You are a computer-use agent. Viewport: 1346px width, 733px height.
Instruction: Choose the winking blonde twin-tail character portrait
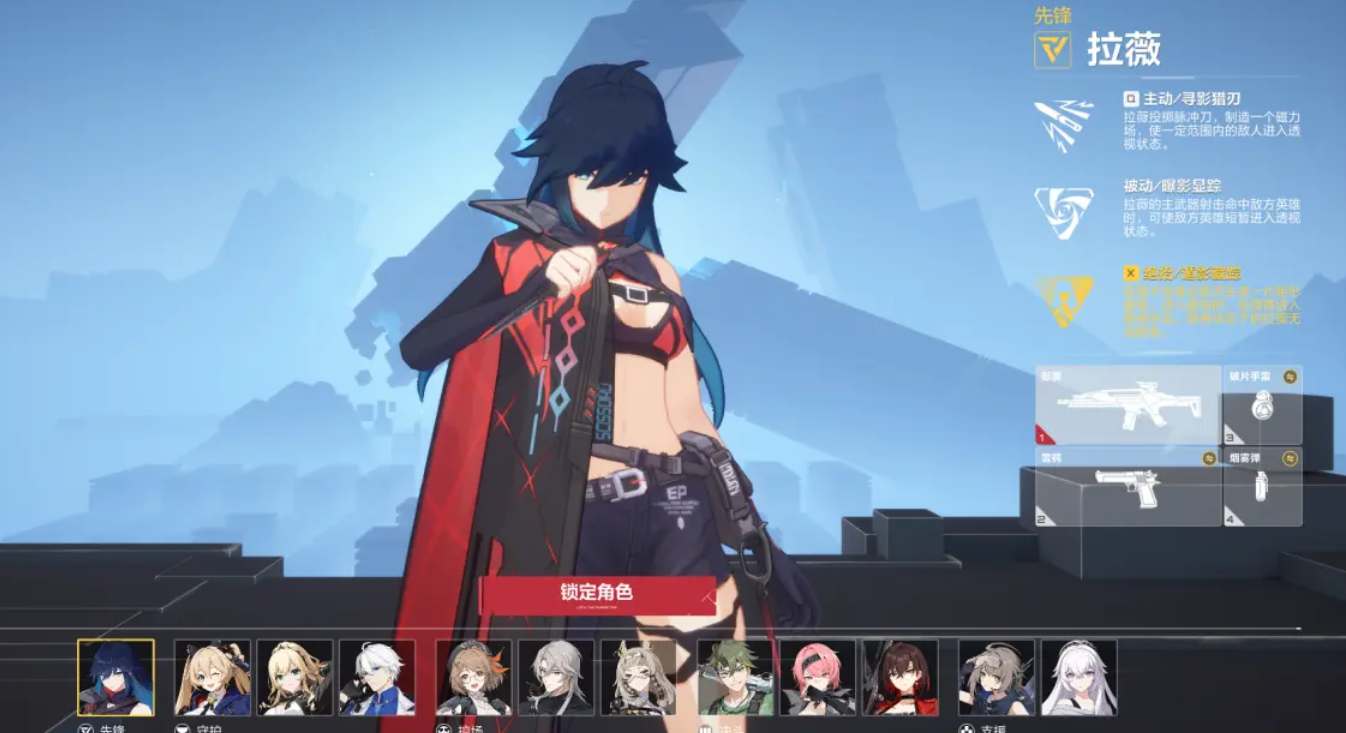pos(212,677)
